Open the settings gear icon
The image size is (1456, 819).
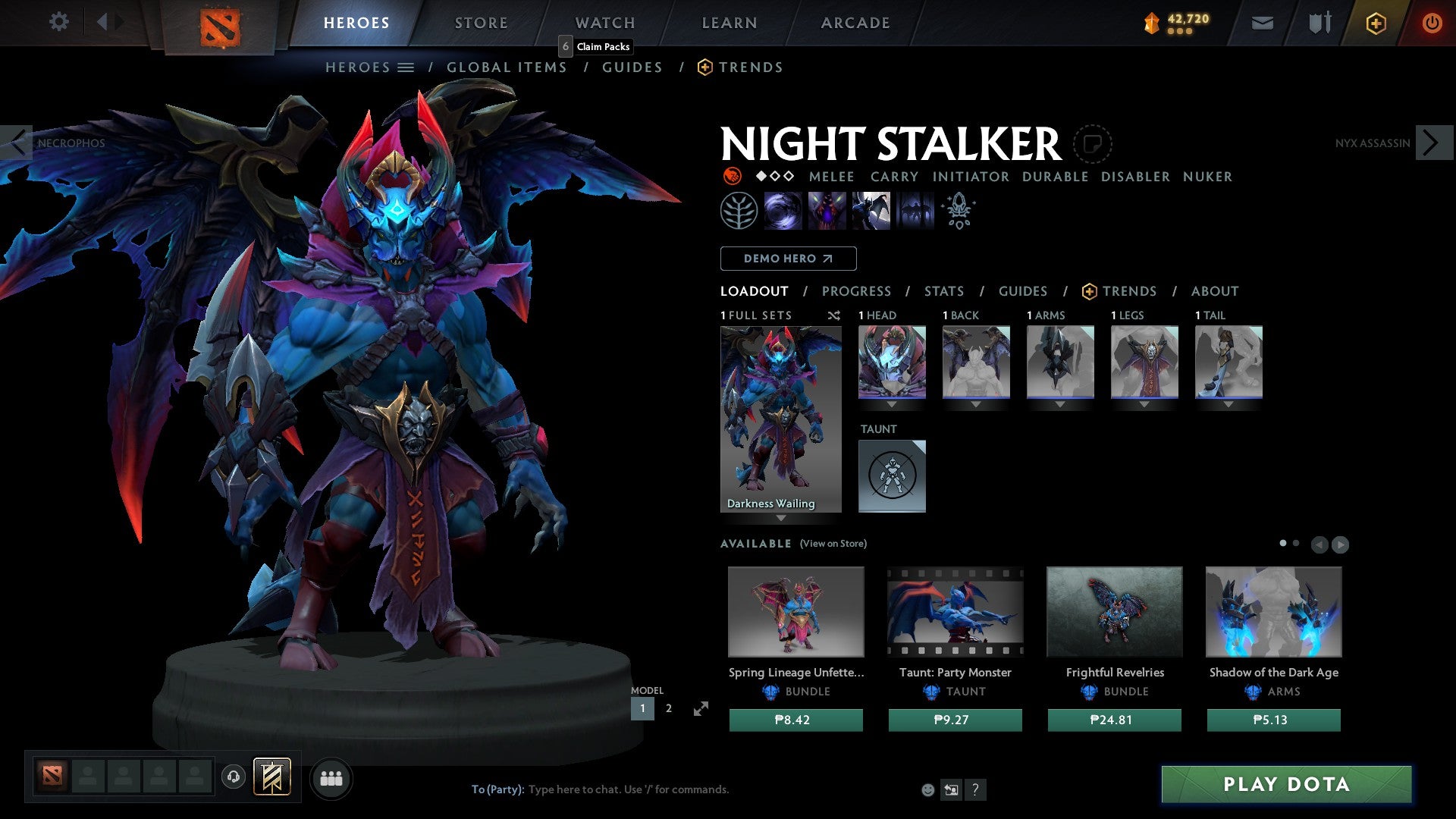click(58, 22)
